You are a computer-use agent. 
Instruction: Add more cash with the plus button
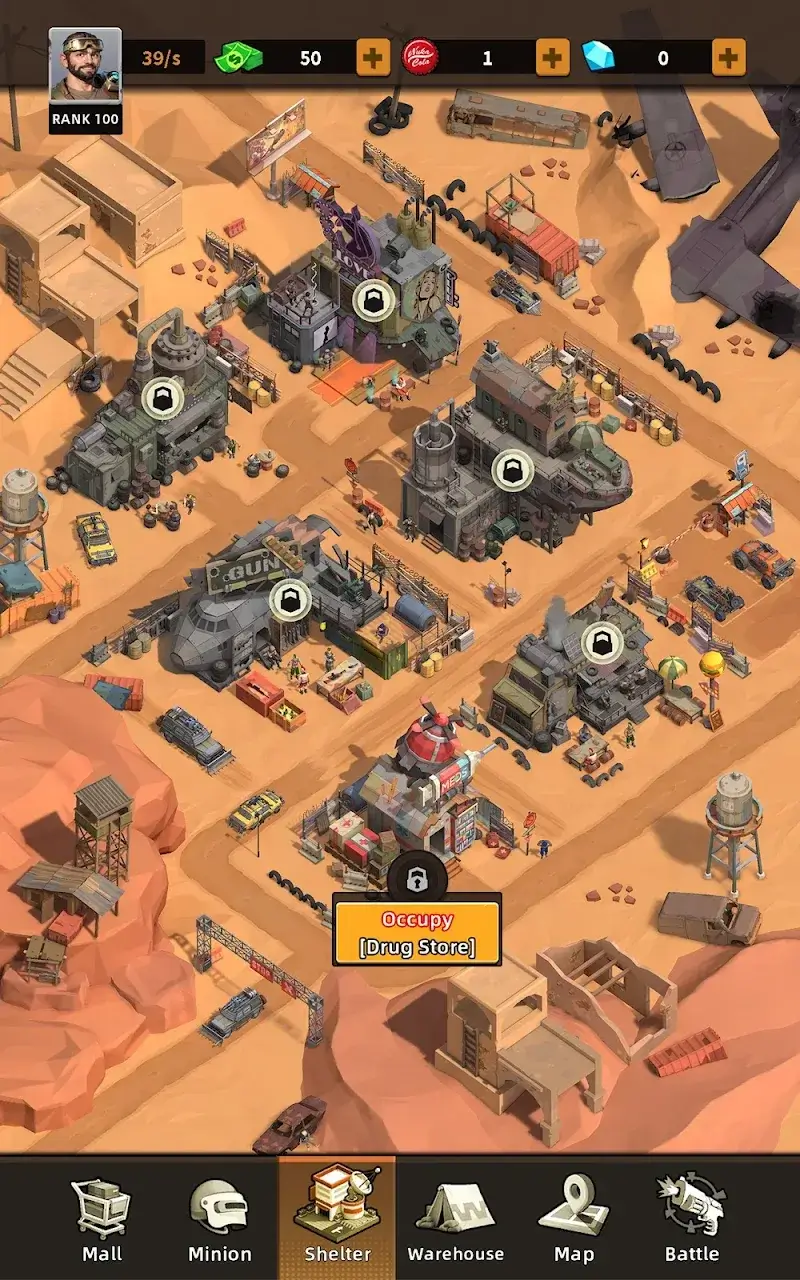pos(373,58)
